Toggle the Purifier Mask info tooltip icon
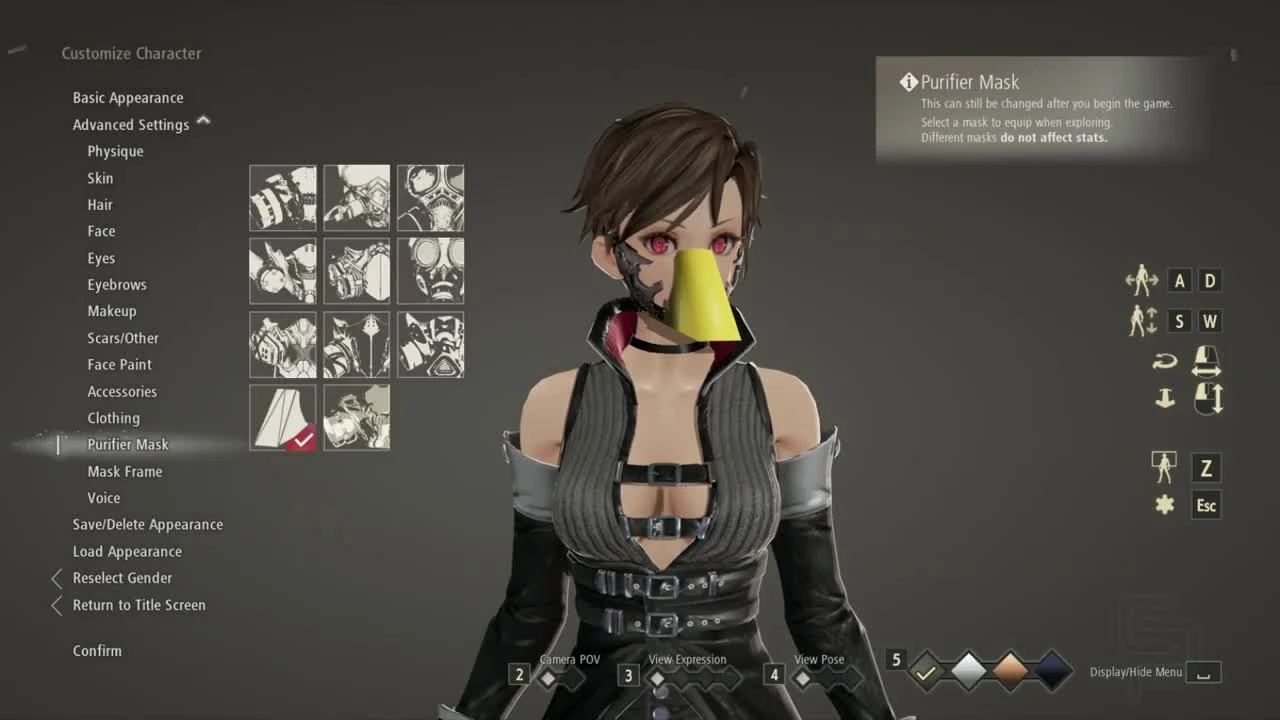Screen dimensions: 1280x720 (x=908, y=82)
